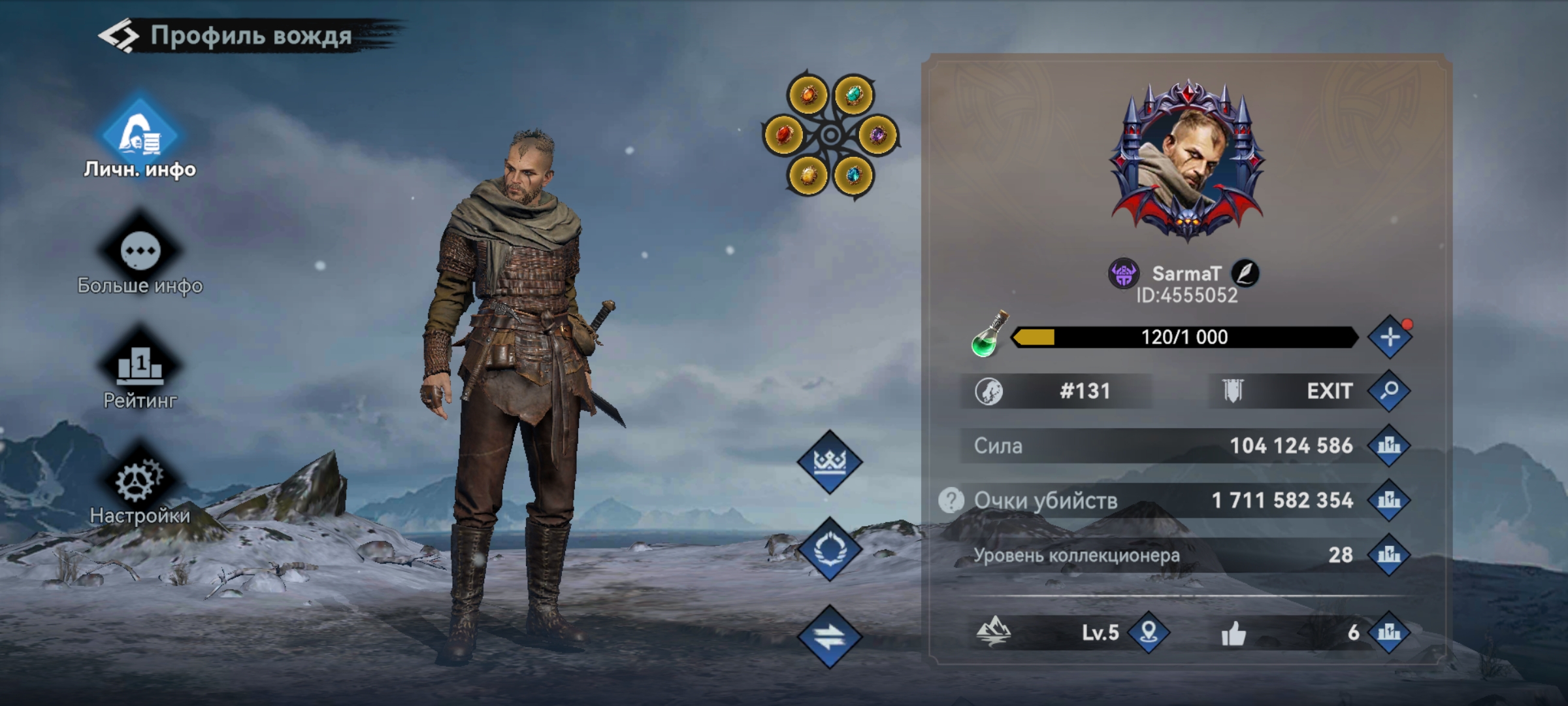The width and height of the screenshot is (1568, 706).
Task: Show the Сила power ranking
Action: tap(1389, 446)
